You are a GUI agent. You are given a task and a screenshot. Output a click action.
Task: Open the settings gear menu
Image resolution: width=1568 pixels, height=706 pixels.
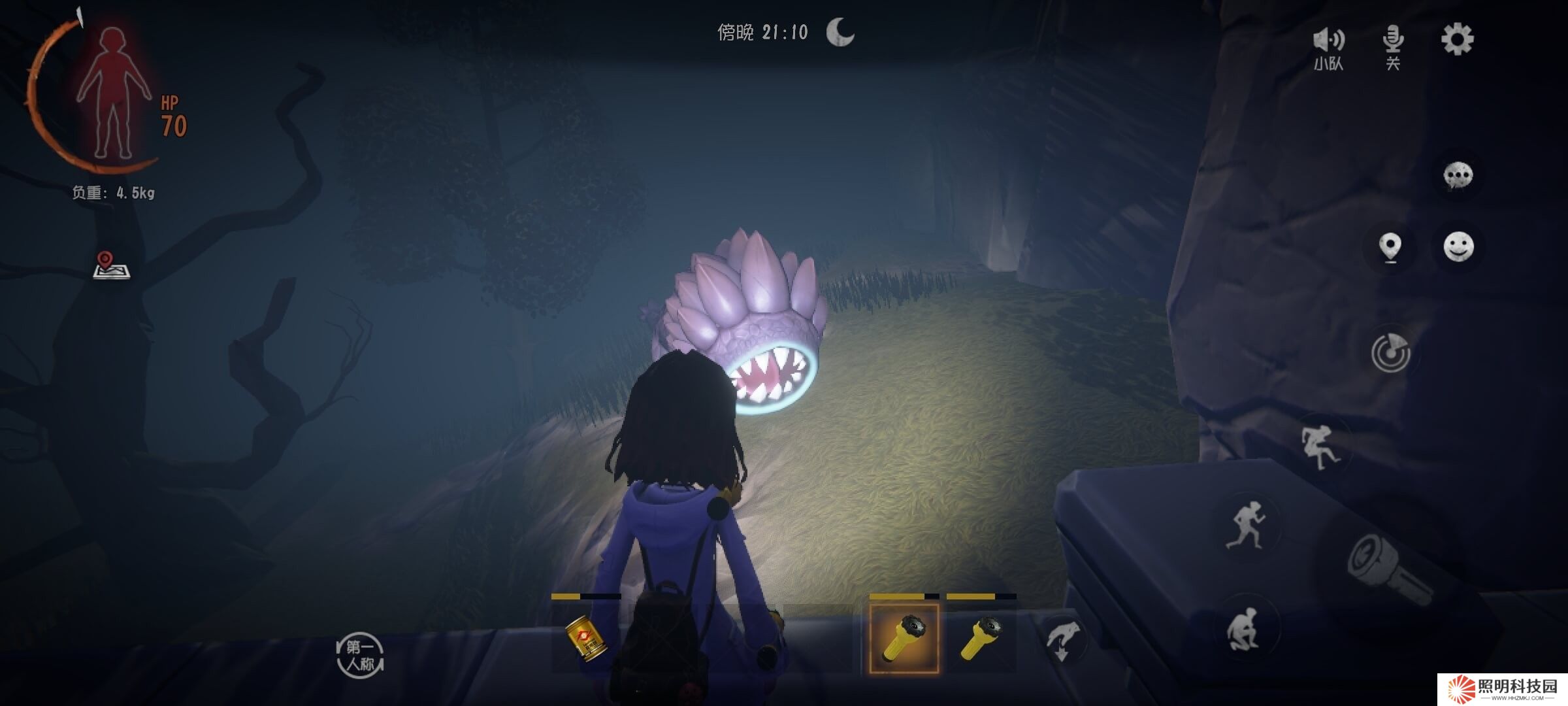tap(1457, 41)
